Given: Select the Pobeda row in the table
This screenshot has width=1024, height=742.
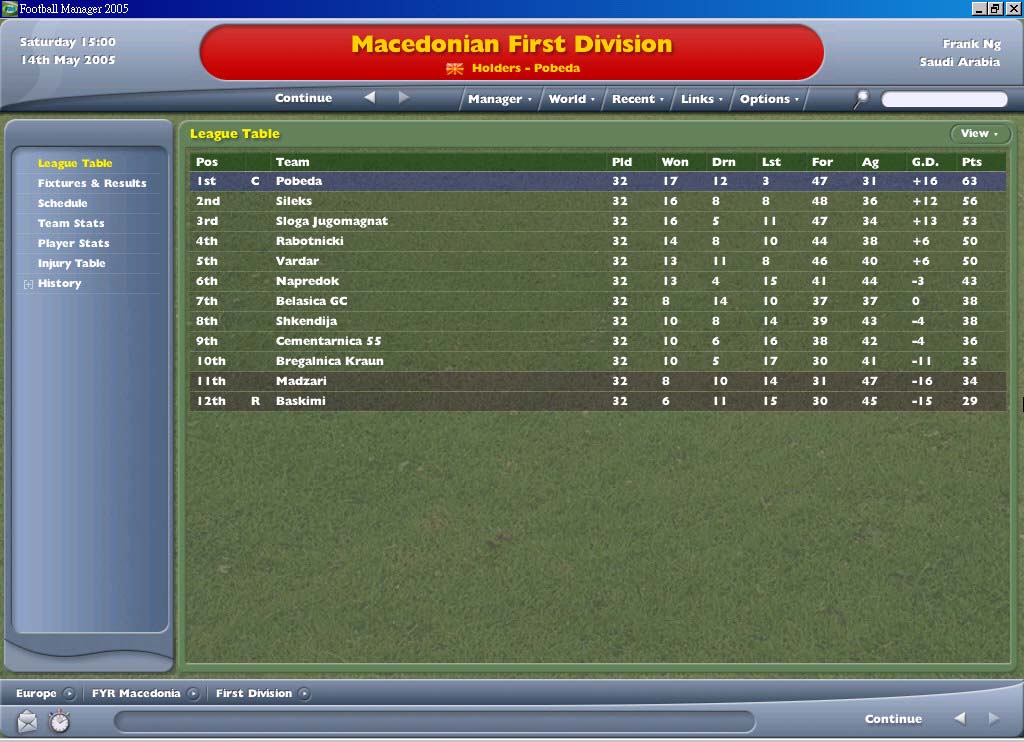Looking at the screenshot, I should pos(299,181).
